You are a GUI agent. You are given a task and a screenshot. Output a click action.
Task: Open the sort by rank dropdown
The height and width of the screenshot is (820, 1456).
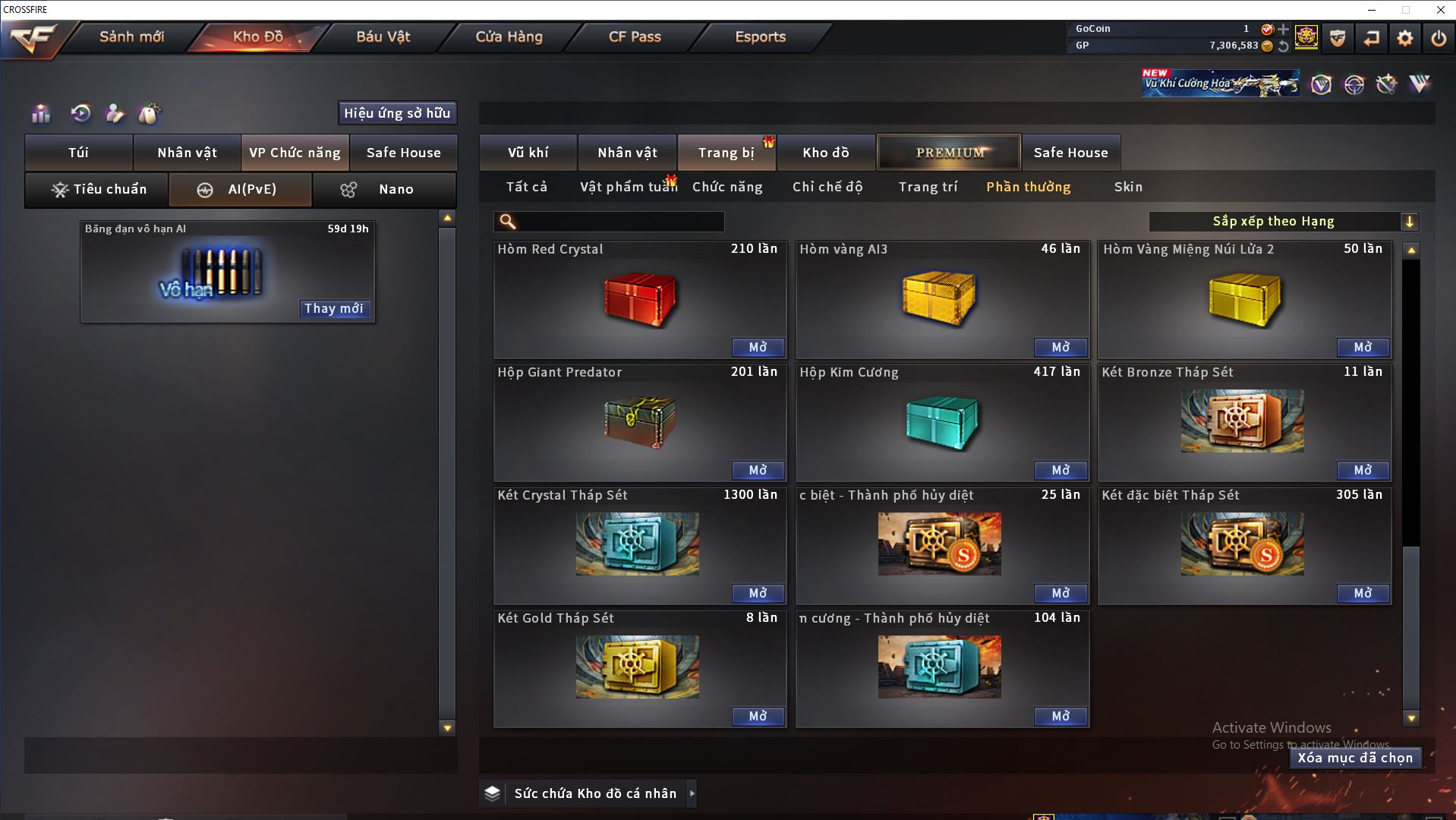pyautogui.click(x=1409, y=222)
